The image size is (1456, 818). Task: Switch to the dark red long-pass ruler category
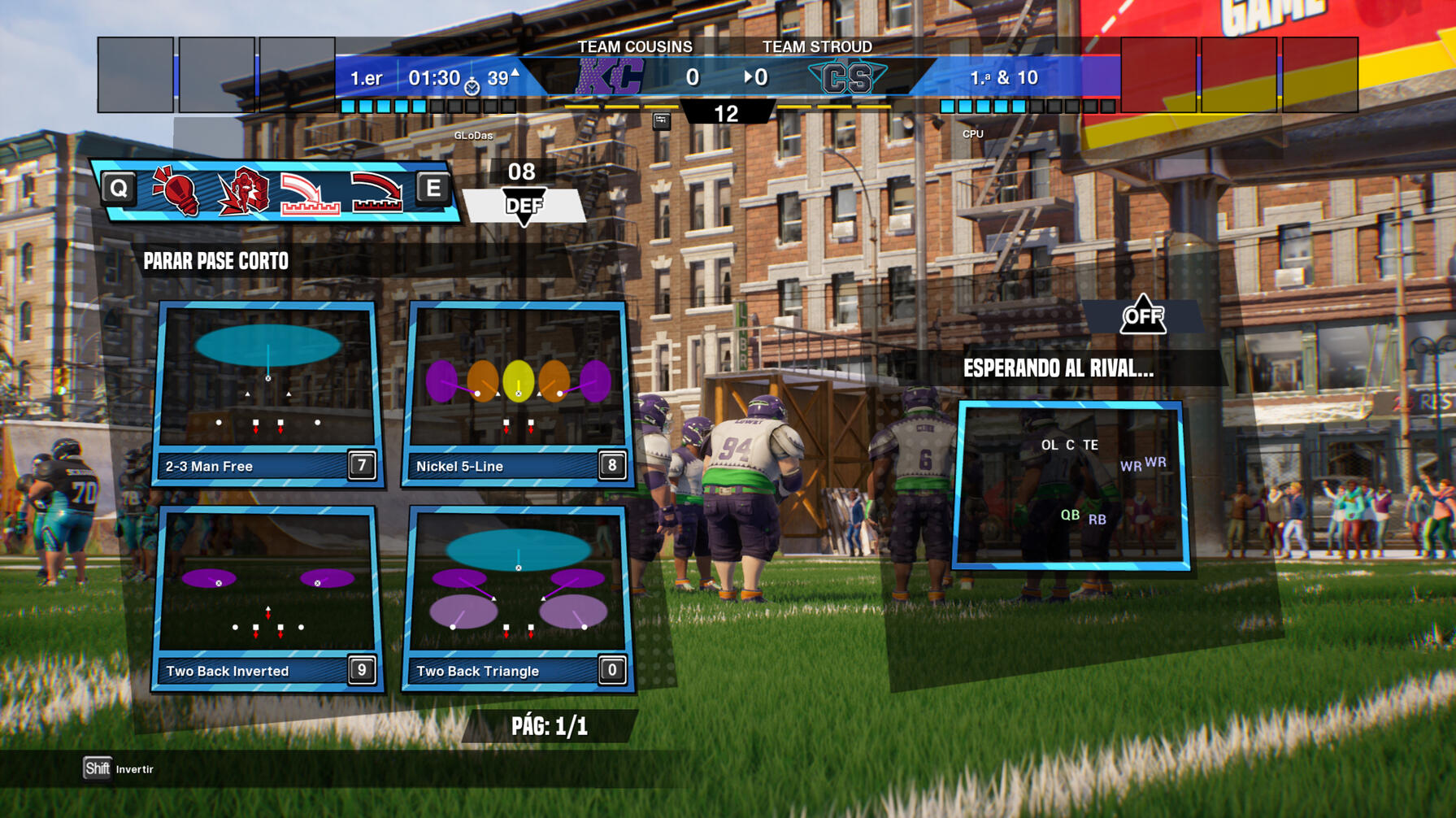[x=376, y=194]
